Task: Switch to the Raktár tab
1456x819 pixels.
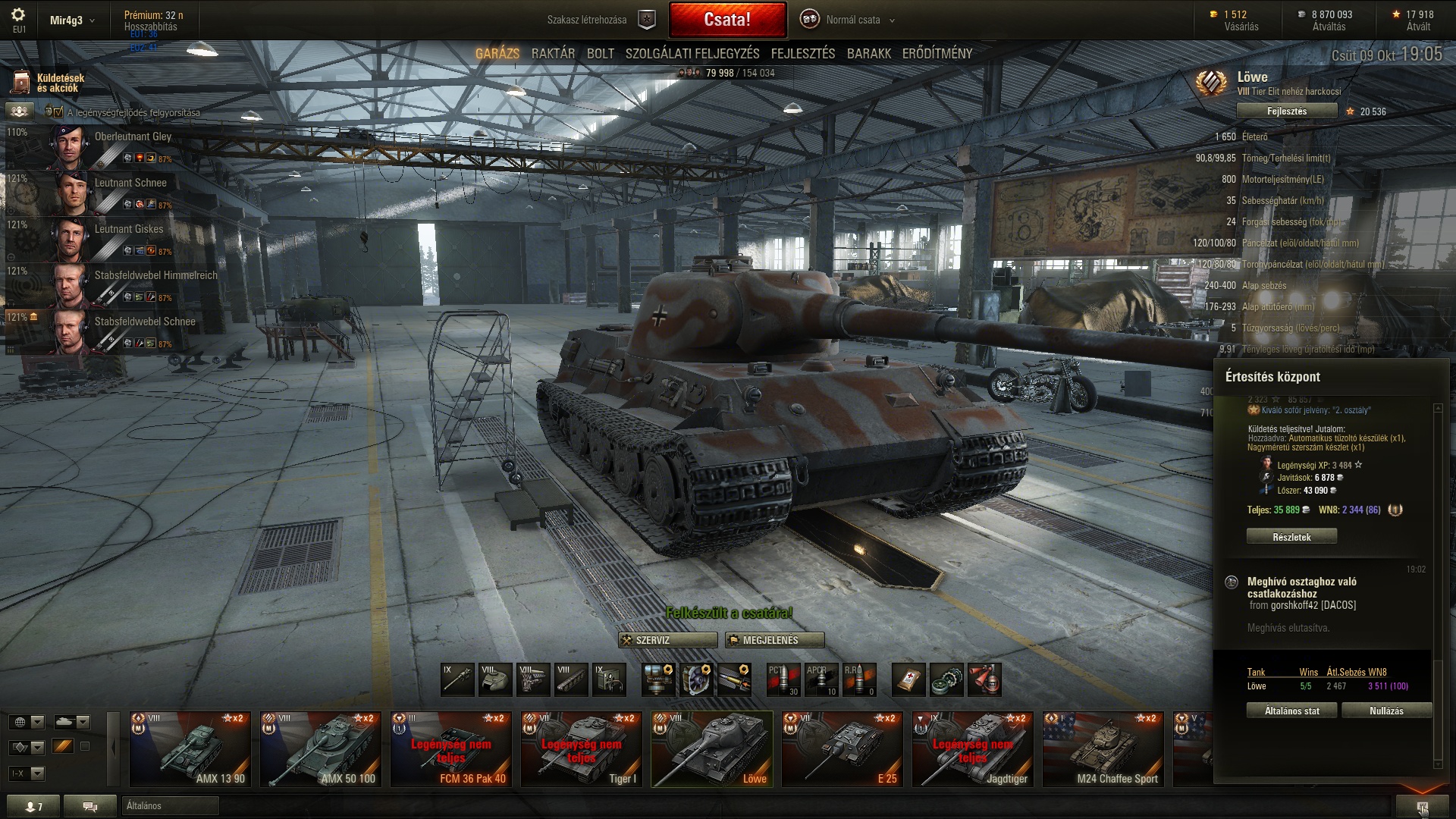Action: (x=553, y=54)
